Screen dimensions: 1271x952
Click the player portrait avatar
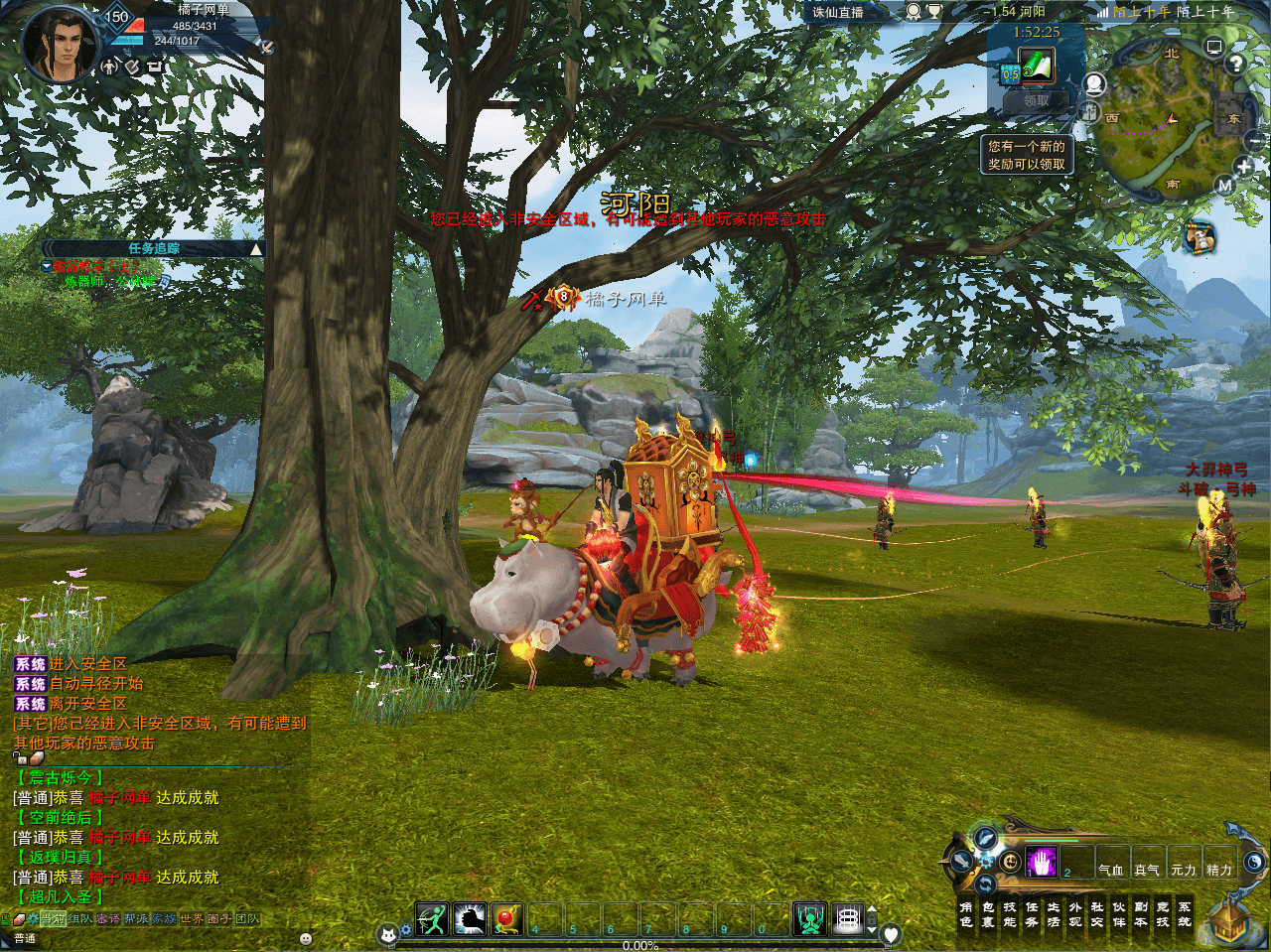[60, 45]
